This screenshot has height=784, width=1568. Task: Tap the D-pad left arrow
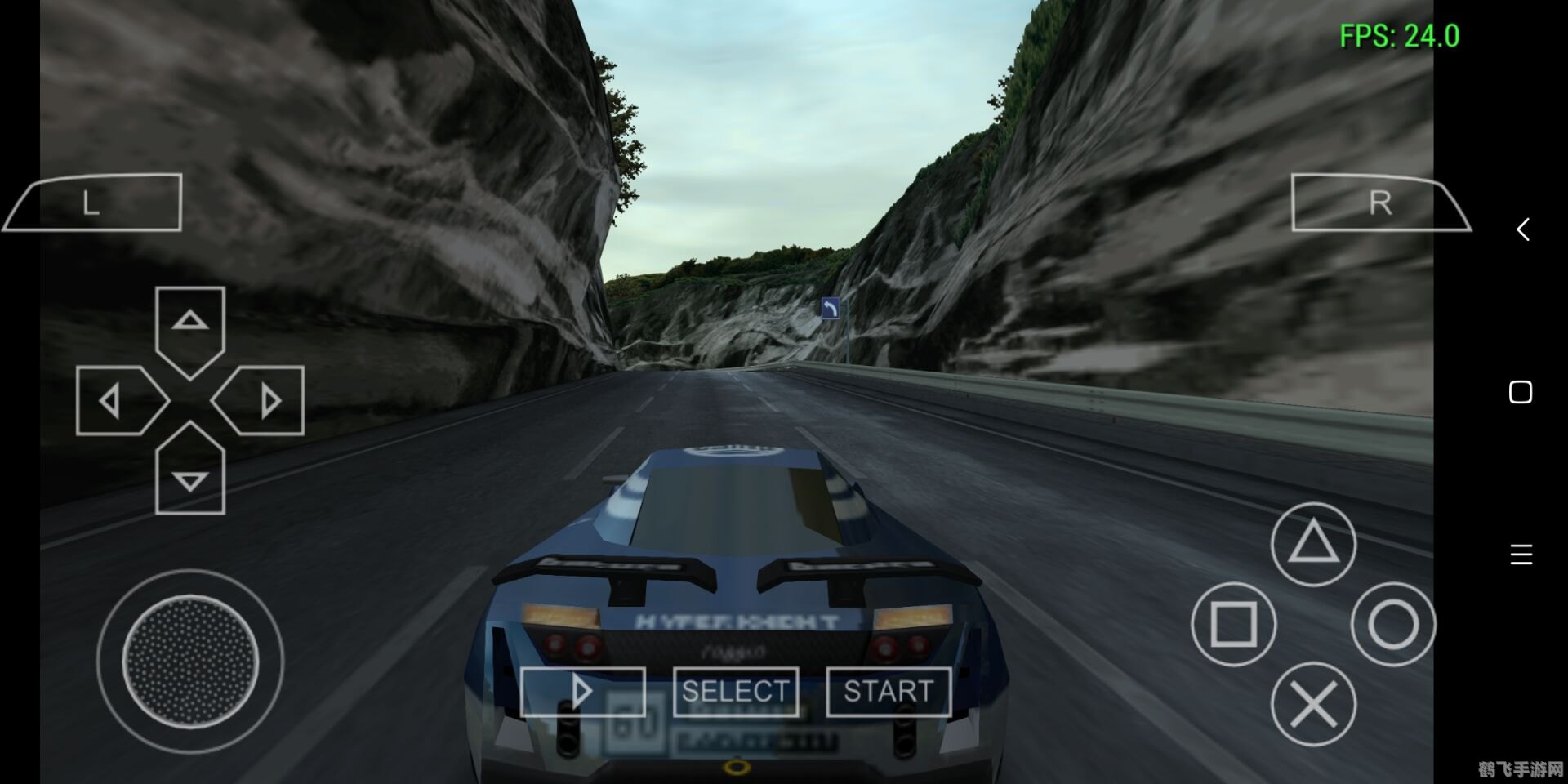[116, 400]
